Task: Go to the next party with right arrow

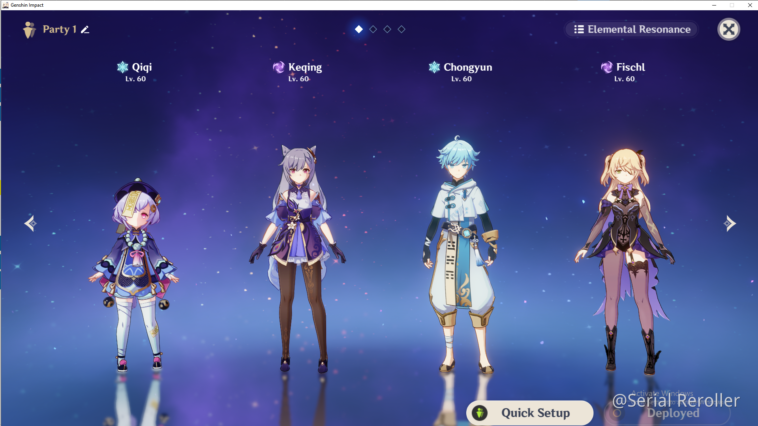Action: point(730,223)
